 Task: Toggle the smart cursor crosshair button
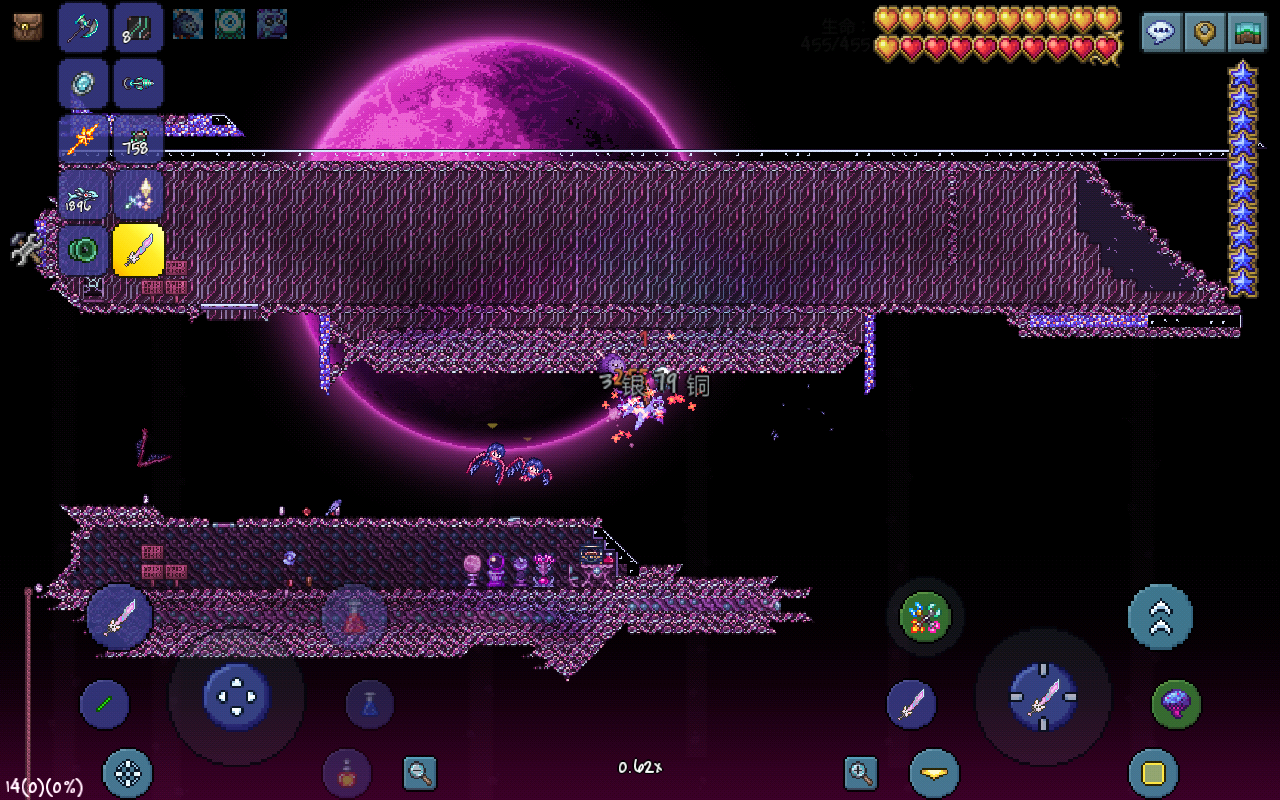pos(128,773)
